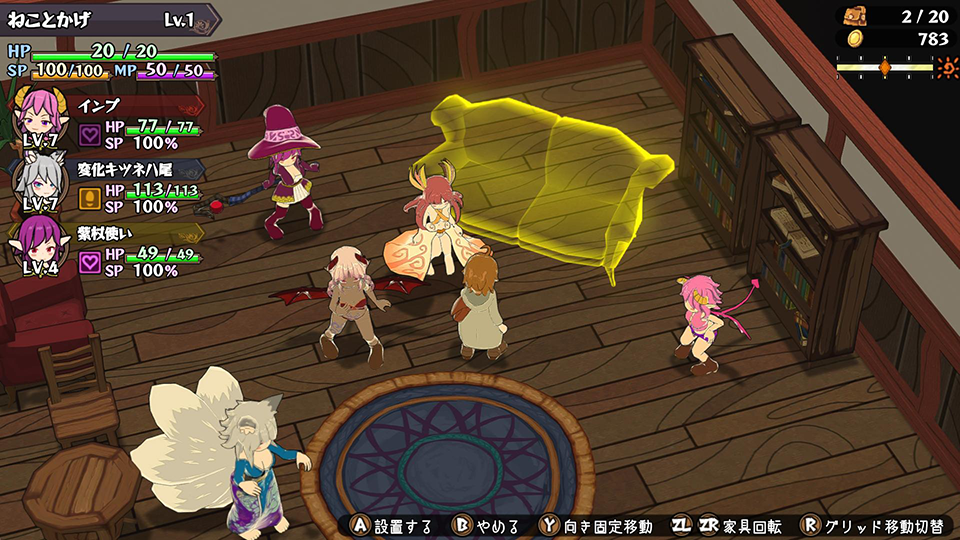Click the pink heart icon beside 紫杖使い
Image resolution: width=960 pixels, height=540 pixels.
point(89,261)
